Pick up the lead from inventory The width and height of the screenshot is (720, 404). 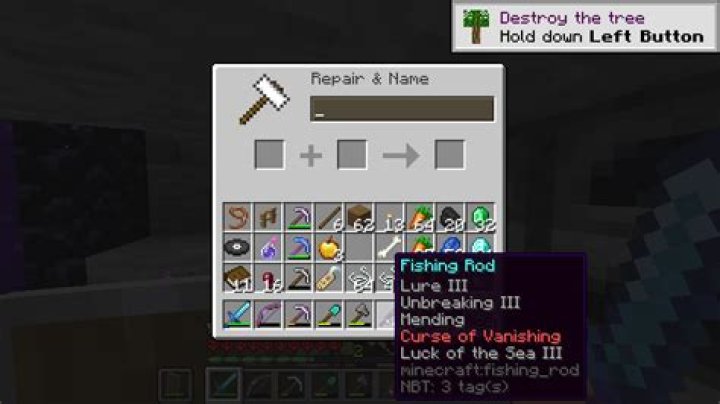tap(237, 217)
